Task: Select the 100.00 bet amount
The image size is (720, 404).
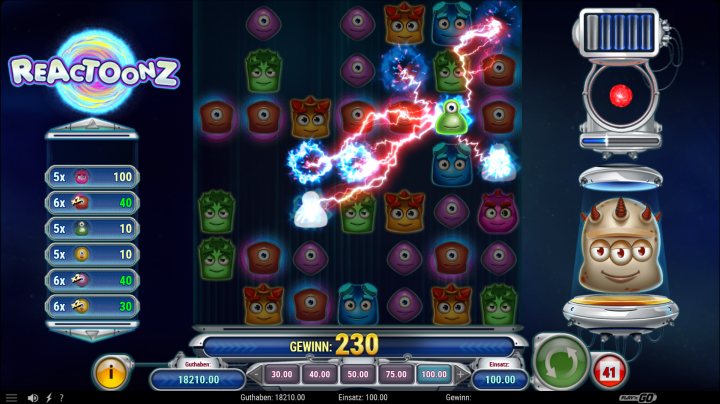Action: click(x=433, y=374)
